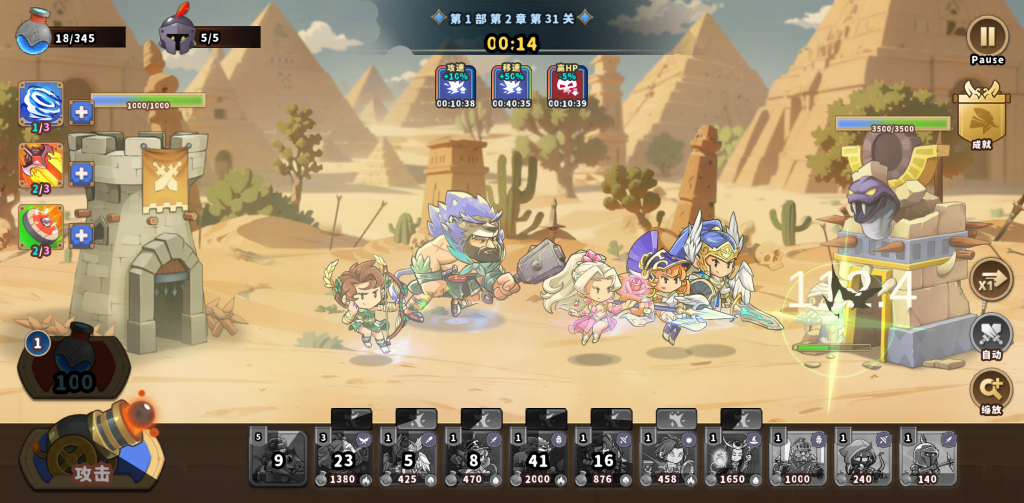Click the 缩放 zoom magnifier button
This screenshot has width=1024, height=503.
(990, 390)
